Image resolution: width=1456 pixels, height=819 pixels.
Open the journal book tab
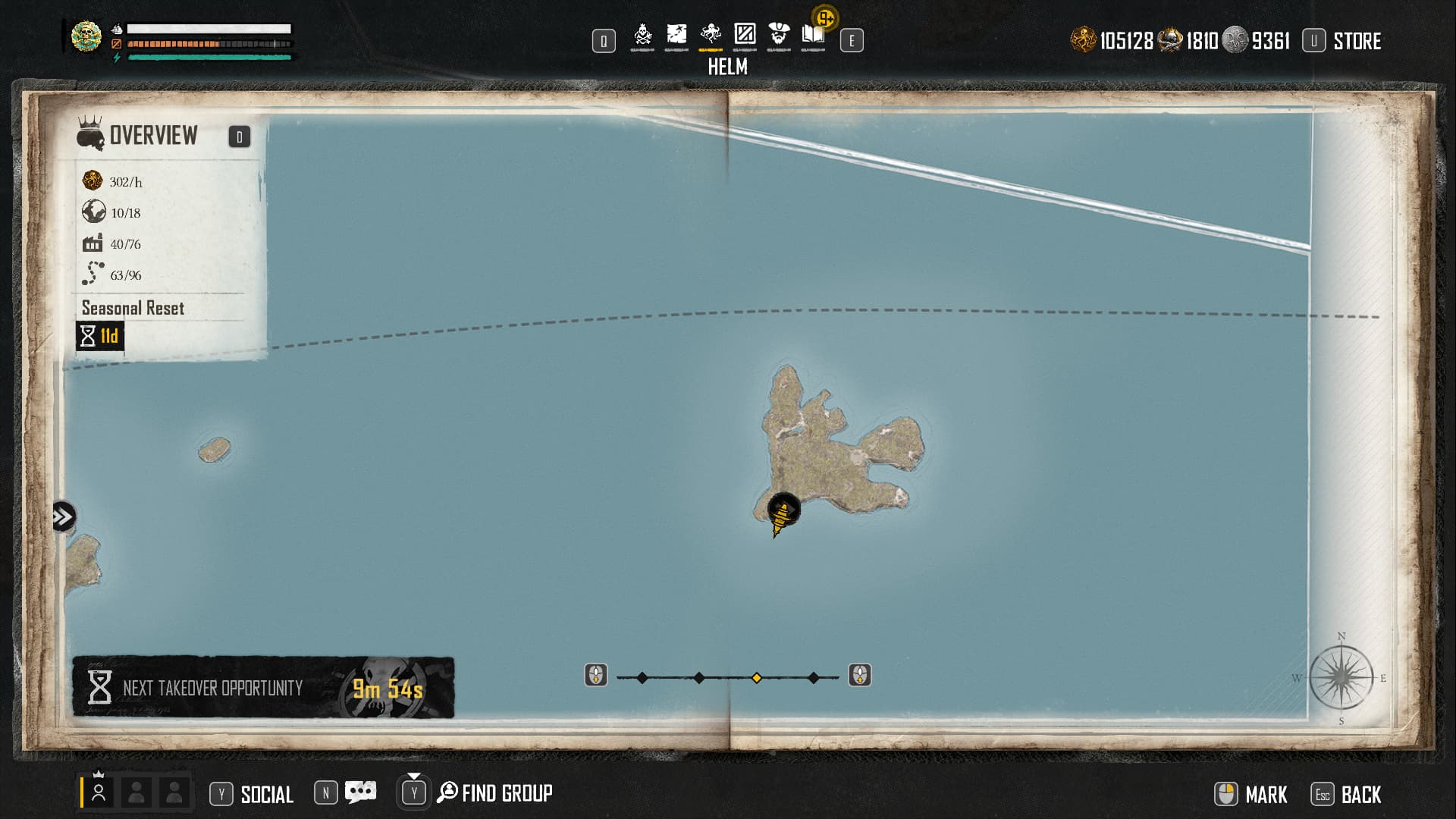(813, 36)
